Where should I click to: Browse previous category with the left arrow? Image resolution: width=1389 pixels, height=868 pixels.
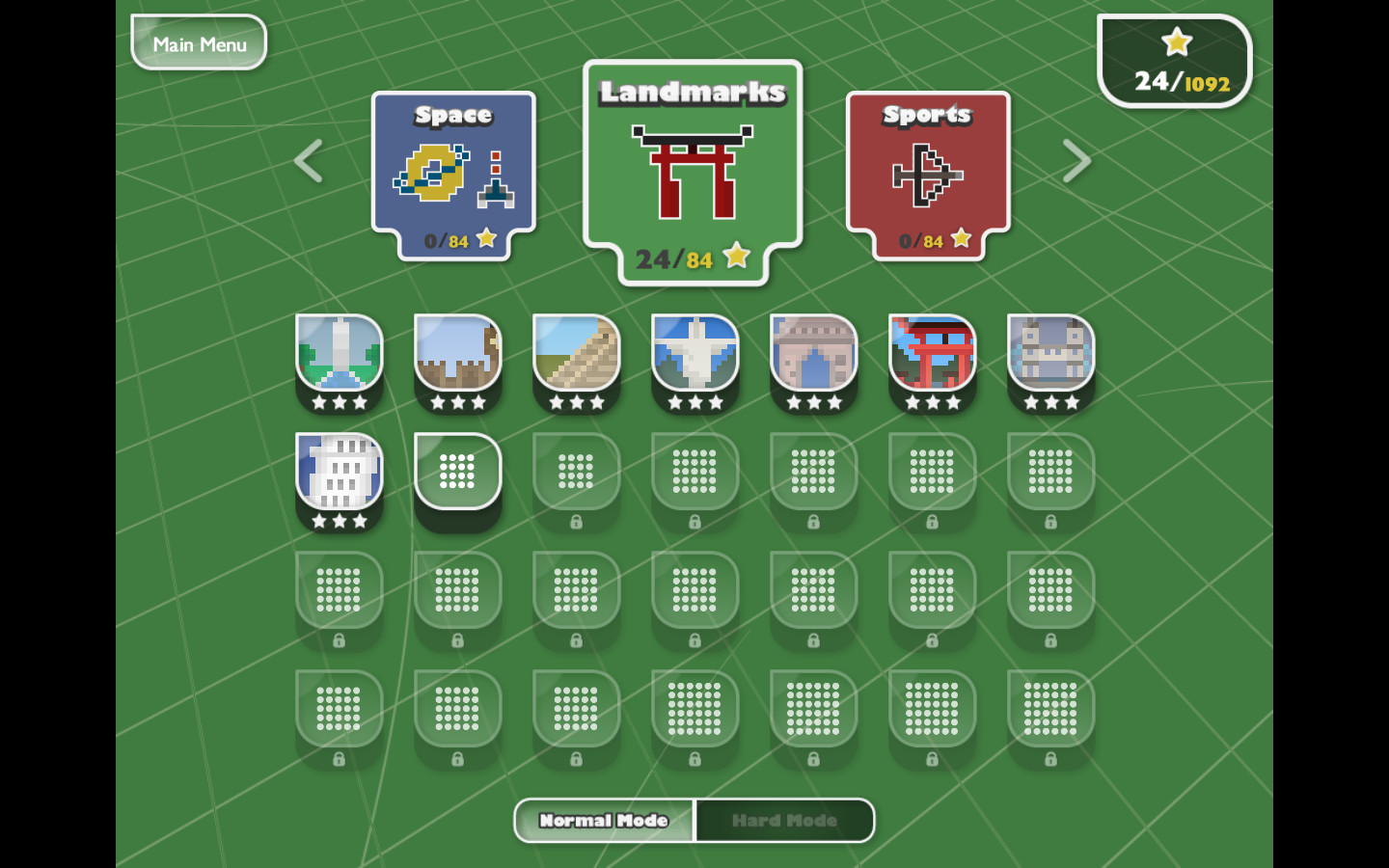tap(307, 159)
